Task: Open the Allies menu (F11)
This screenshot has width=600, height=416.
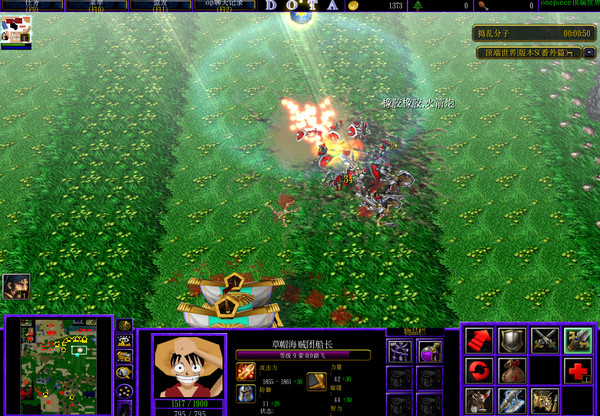Action: tap(161, 5)
